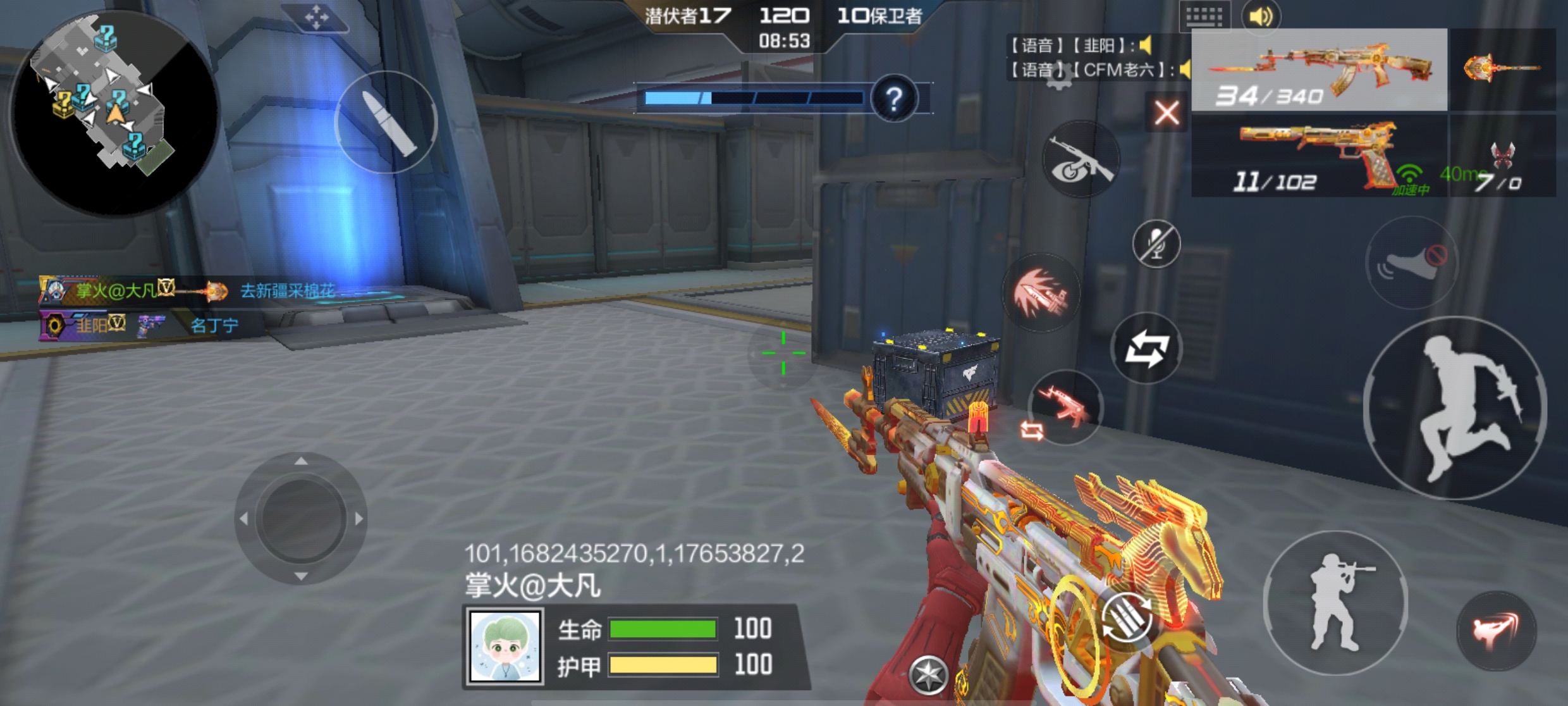Select the golden pistol weapon slot

coord(1319,156)
